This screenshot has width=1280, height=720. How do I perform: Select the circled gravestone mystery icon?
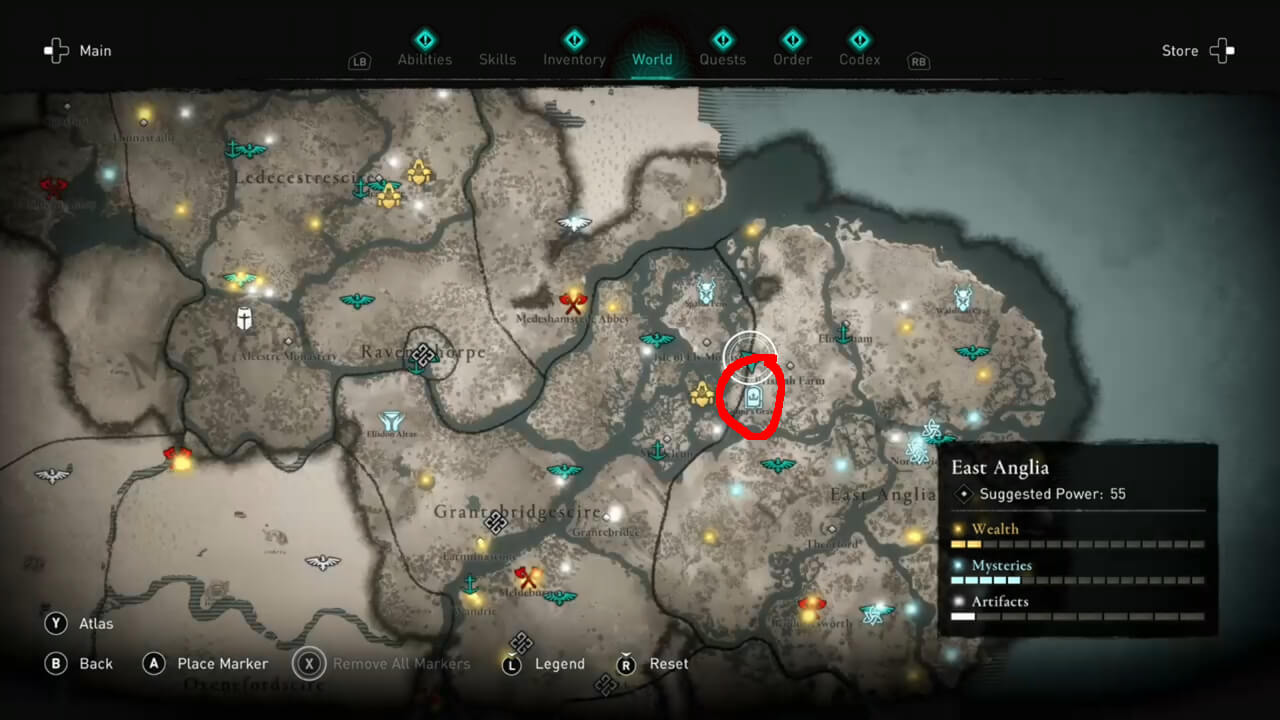pos(753,395)
